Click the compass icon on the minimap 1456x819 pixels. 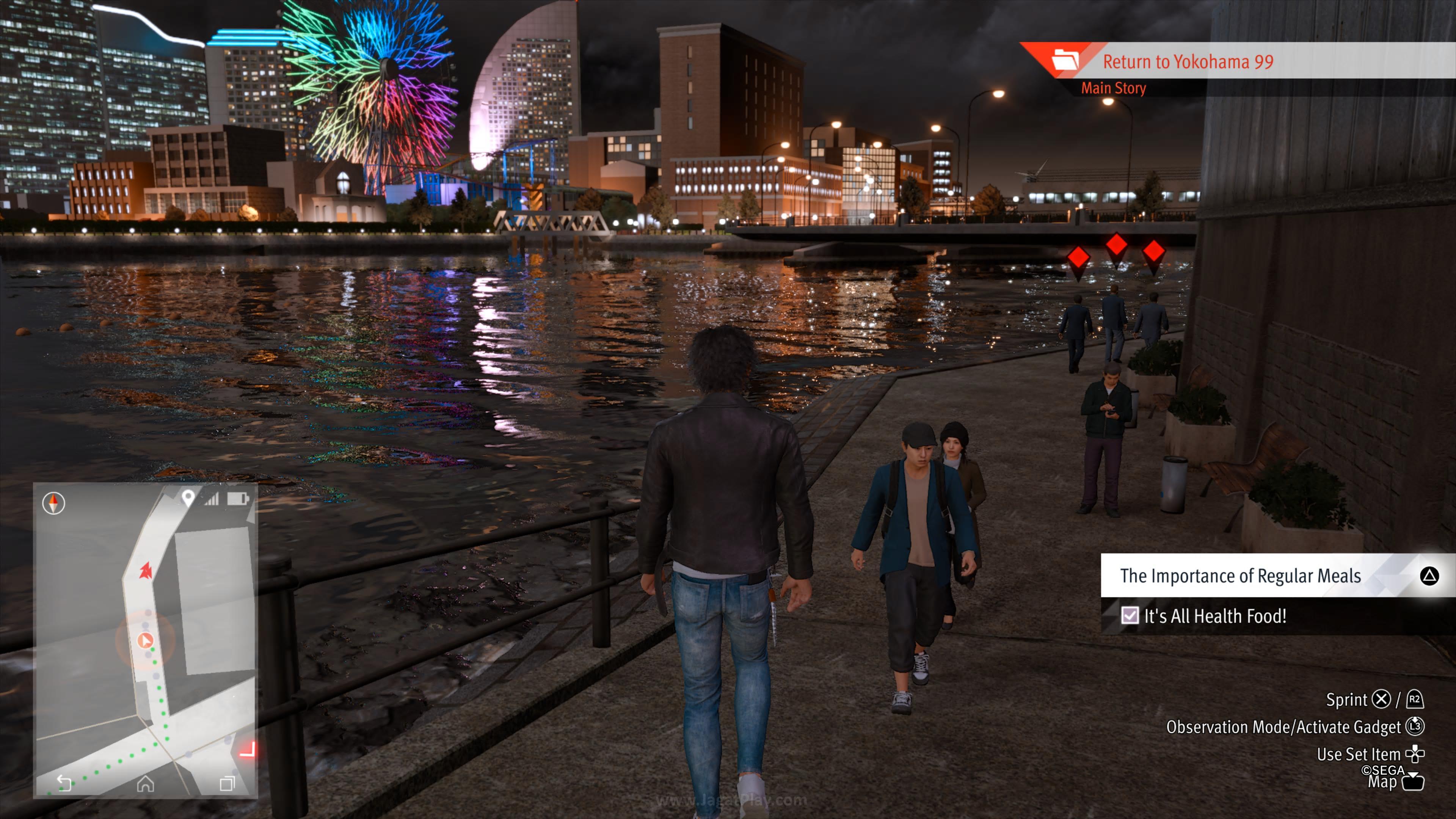tap(54, 502)
